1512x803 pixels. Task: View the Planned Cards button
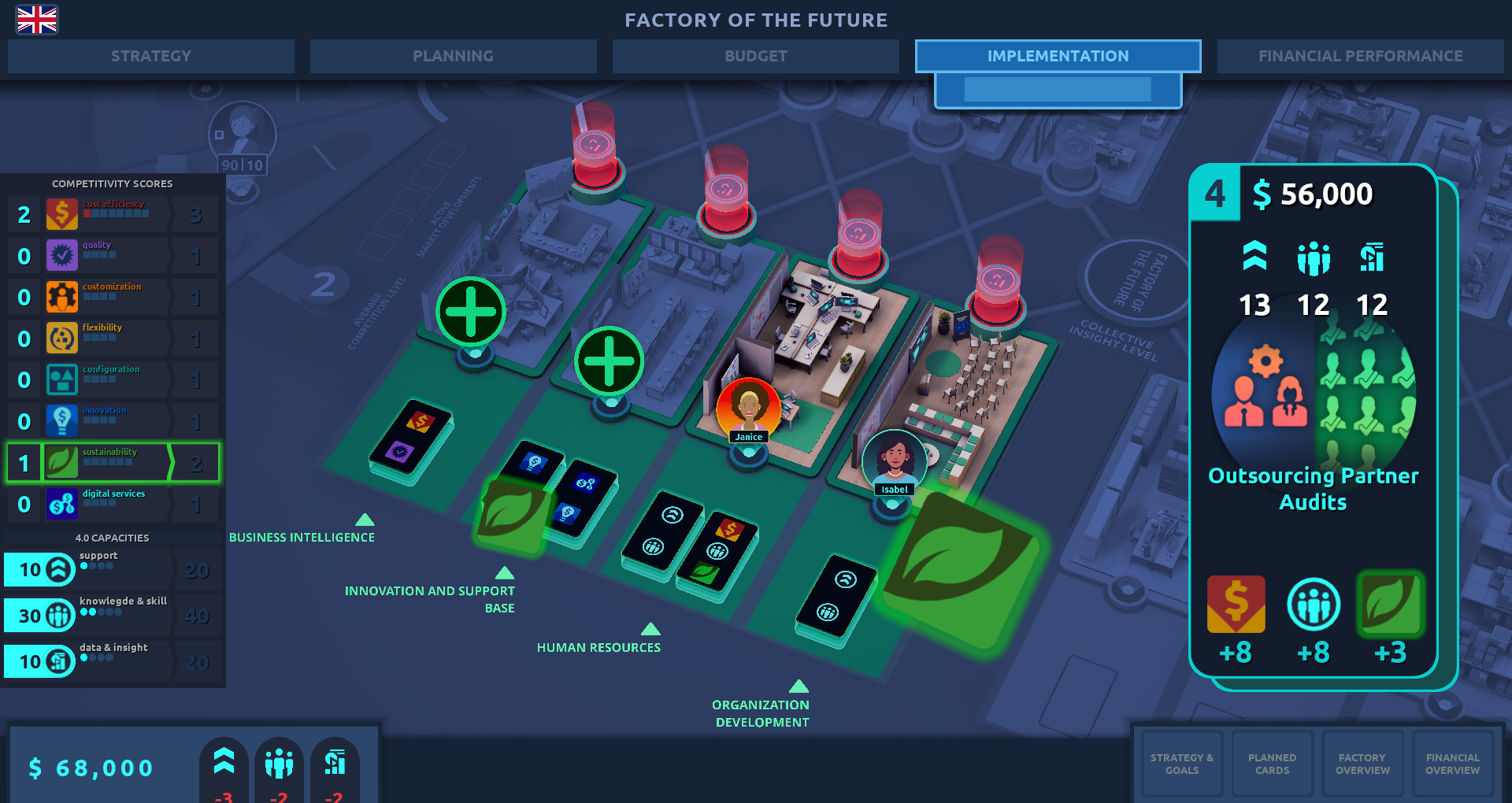(1272, 764)
